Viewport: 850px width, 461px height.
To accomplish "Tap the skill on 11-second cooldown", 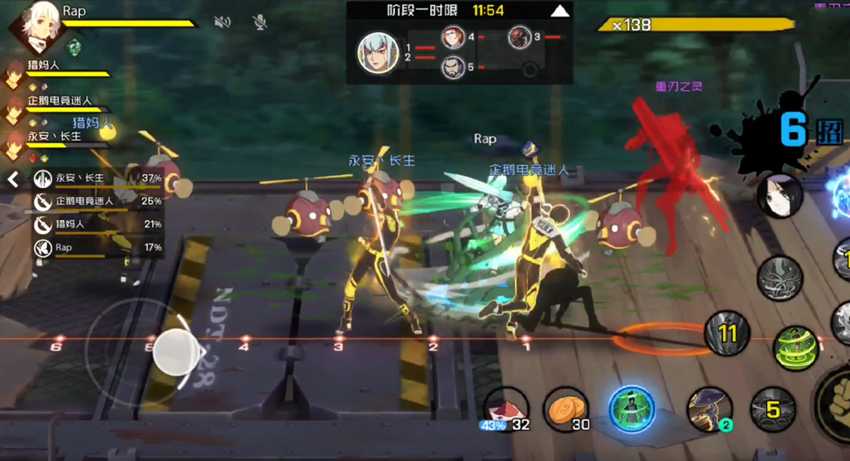I will tap(727, 334).
